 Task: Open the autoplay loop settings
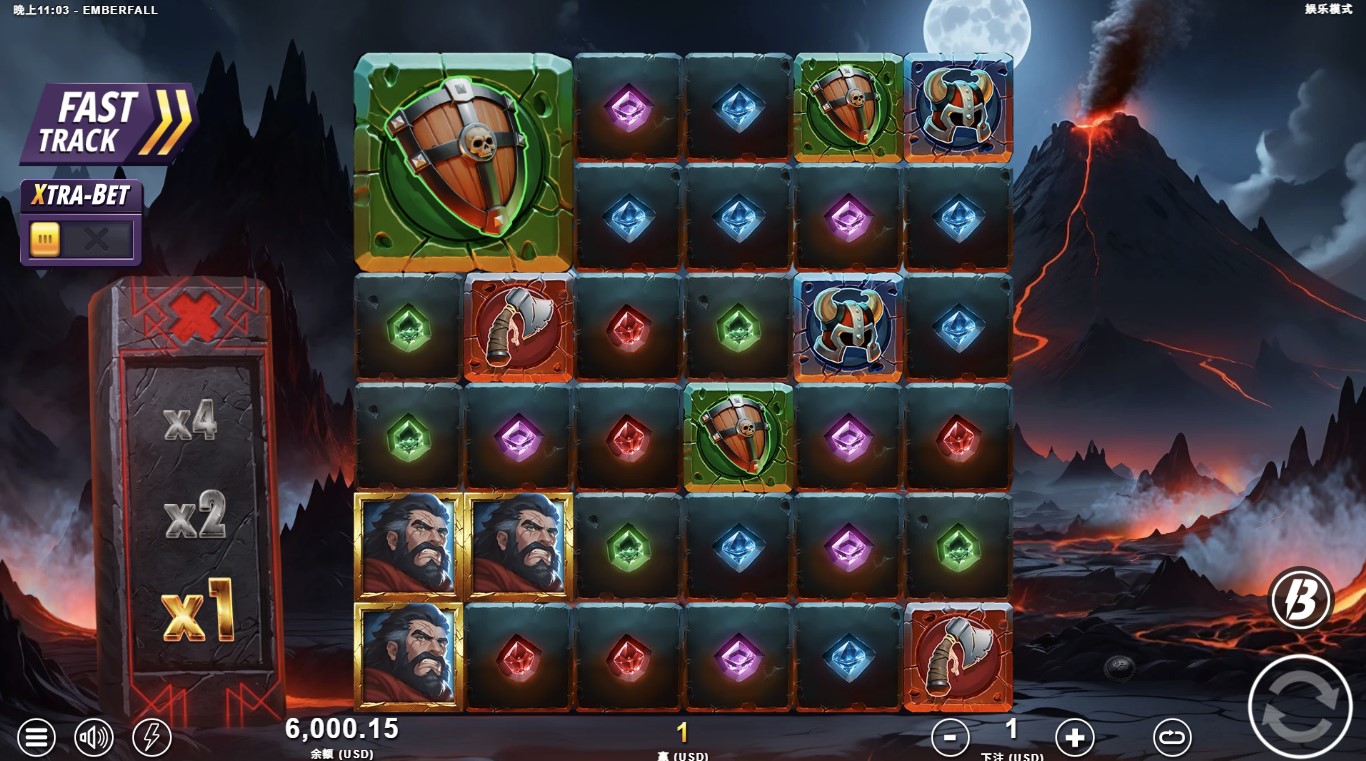click(1170, 737)
